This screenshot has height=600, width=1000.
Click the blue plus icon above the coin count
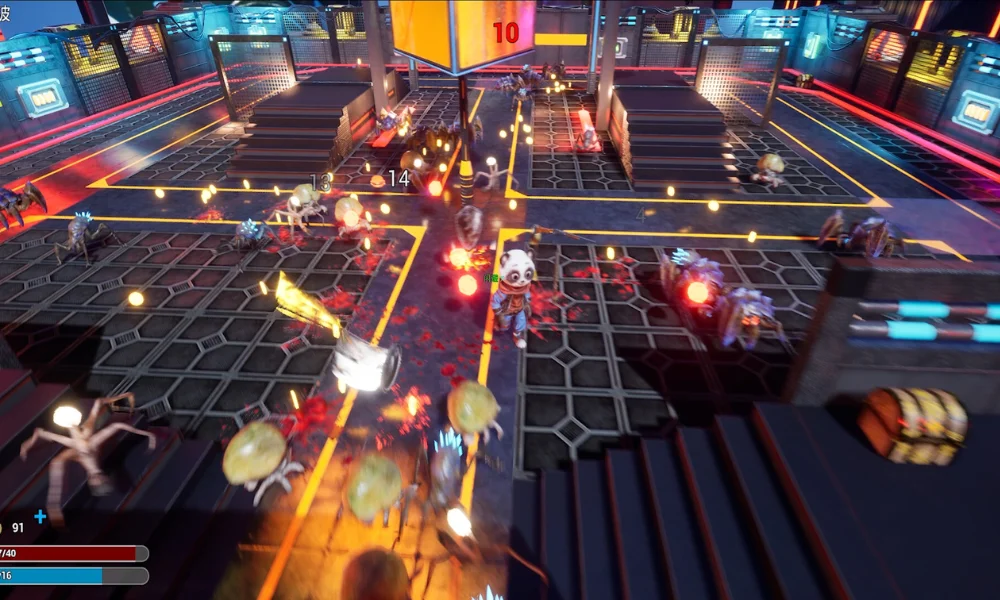[40, 516]
